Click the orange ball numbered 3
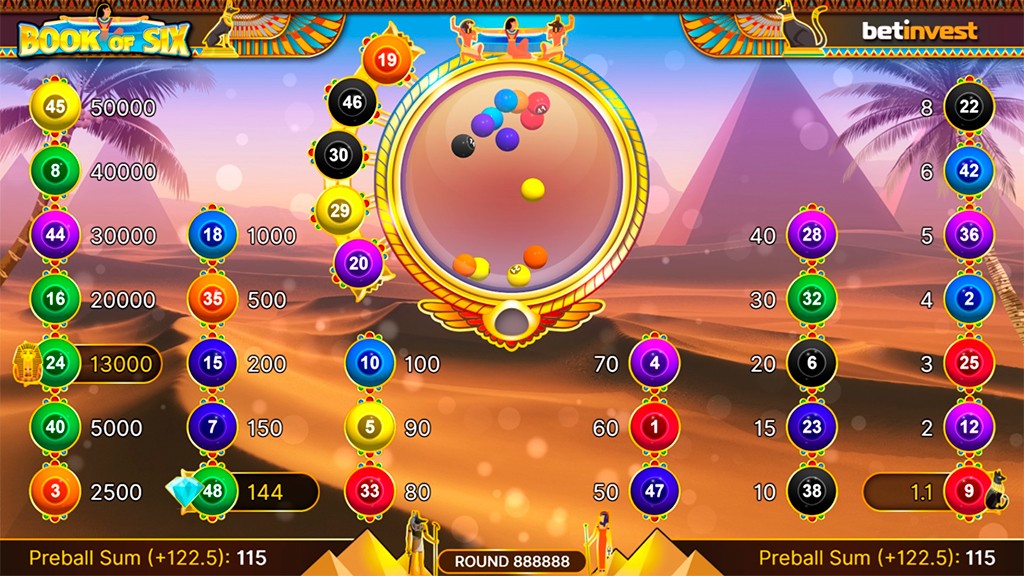Image resolution: width=1024 pixels, height=576 pixels. pyautogui.click(x=55, y=492)
